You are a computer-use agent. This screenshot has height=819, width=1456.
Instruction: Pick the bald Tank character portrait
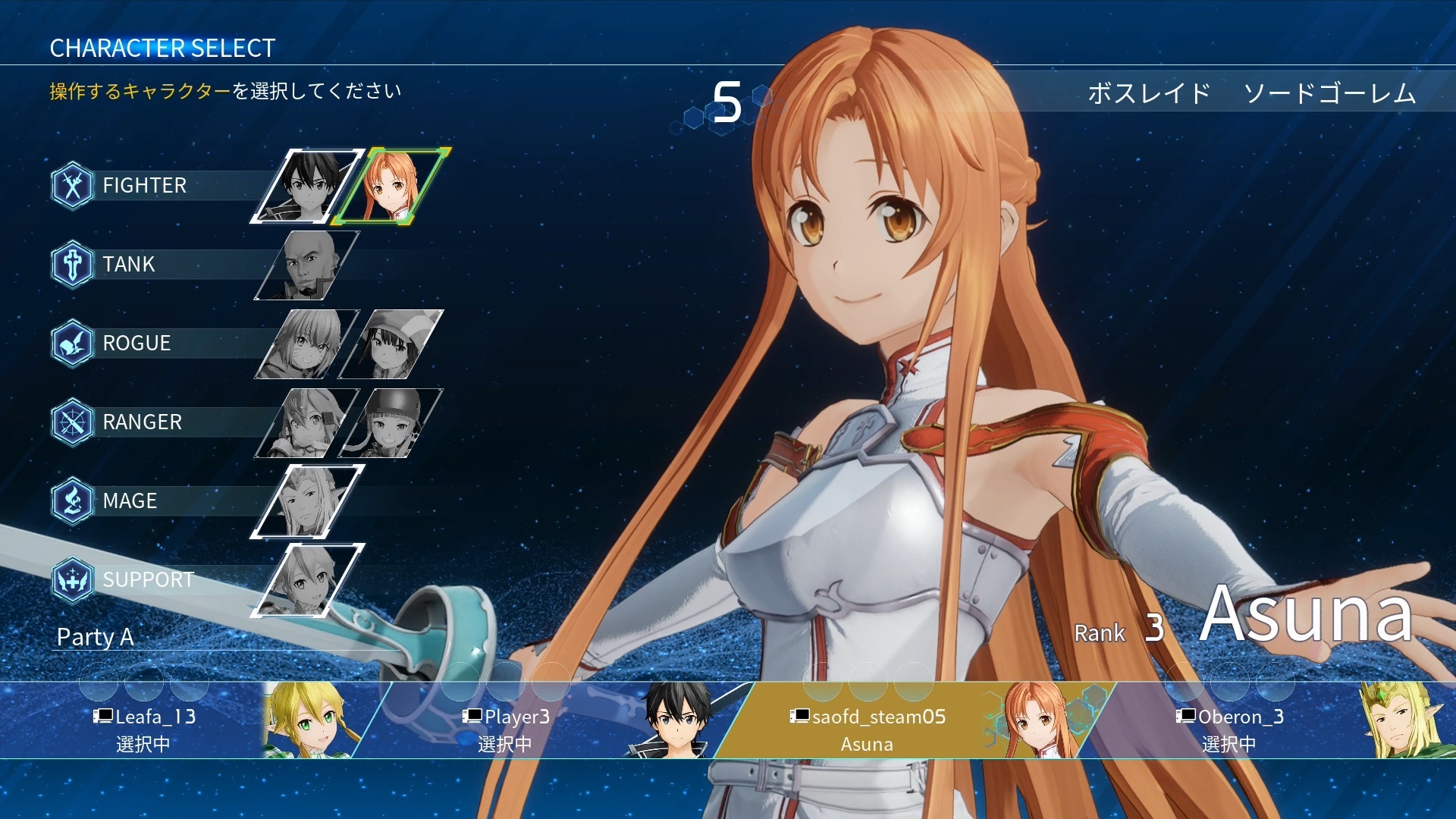307,265
